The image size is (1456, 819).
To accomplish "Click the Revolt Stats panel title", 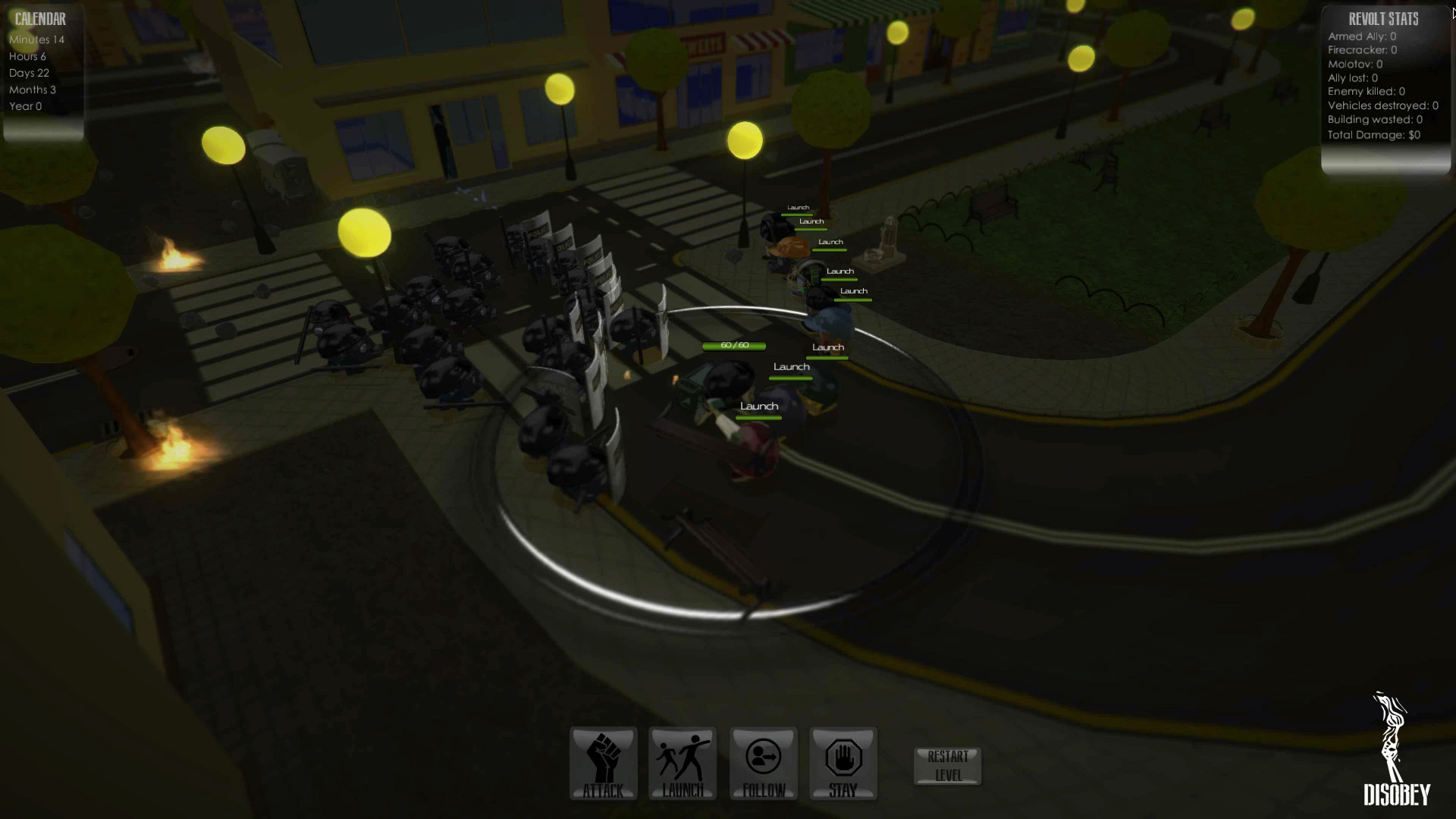I will pyautogui.click(x=1385, y=20).
